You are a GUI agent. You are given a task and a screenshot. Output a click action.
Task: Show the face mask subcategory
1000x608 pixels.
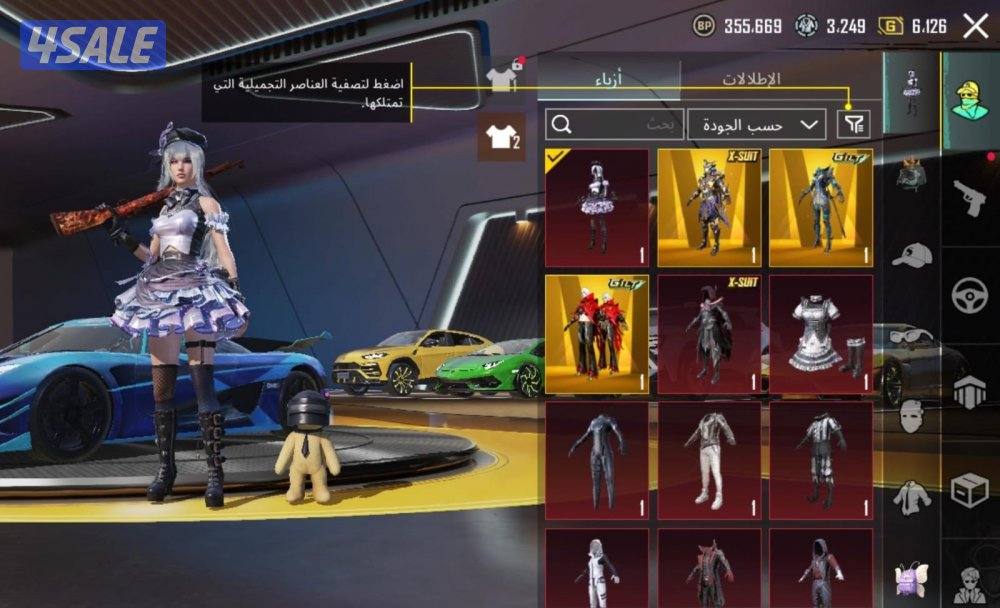[911, 415]
